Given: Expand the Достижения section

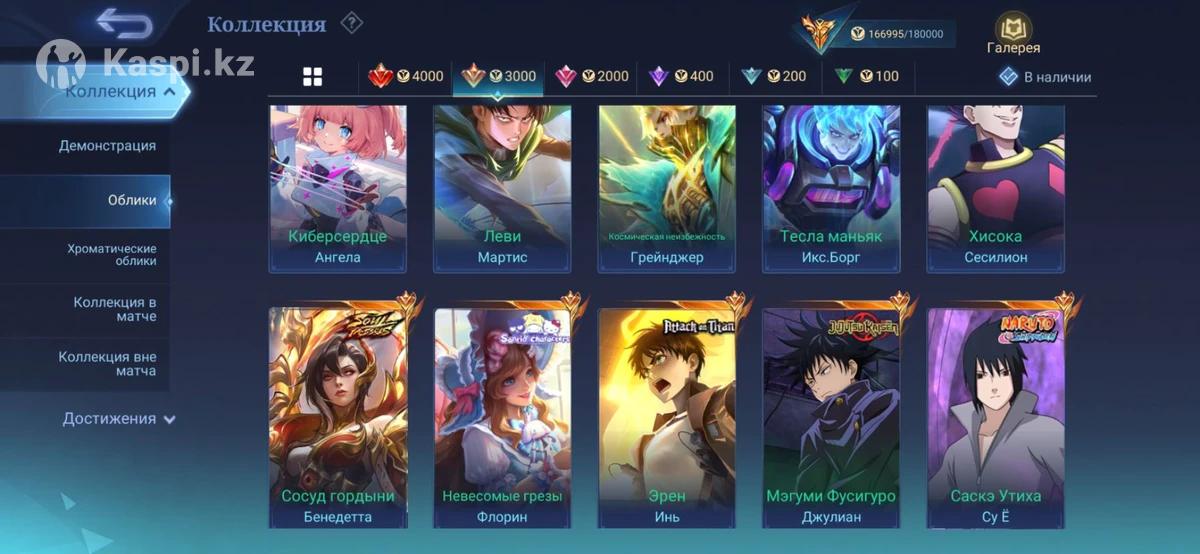Looking at the screenshot, I should point(118,419).
